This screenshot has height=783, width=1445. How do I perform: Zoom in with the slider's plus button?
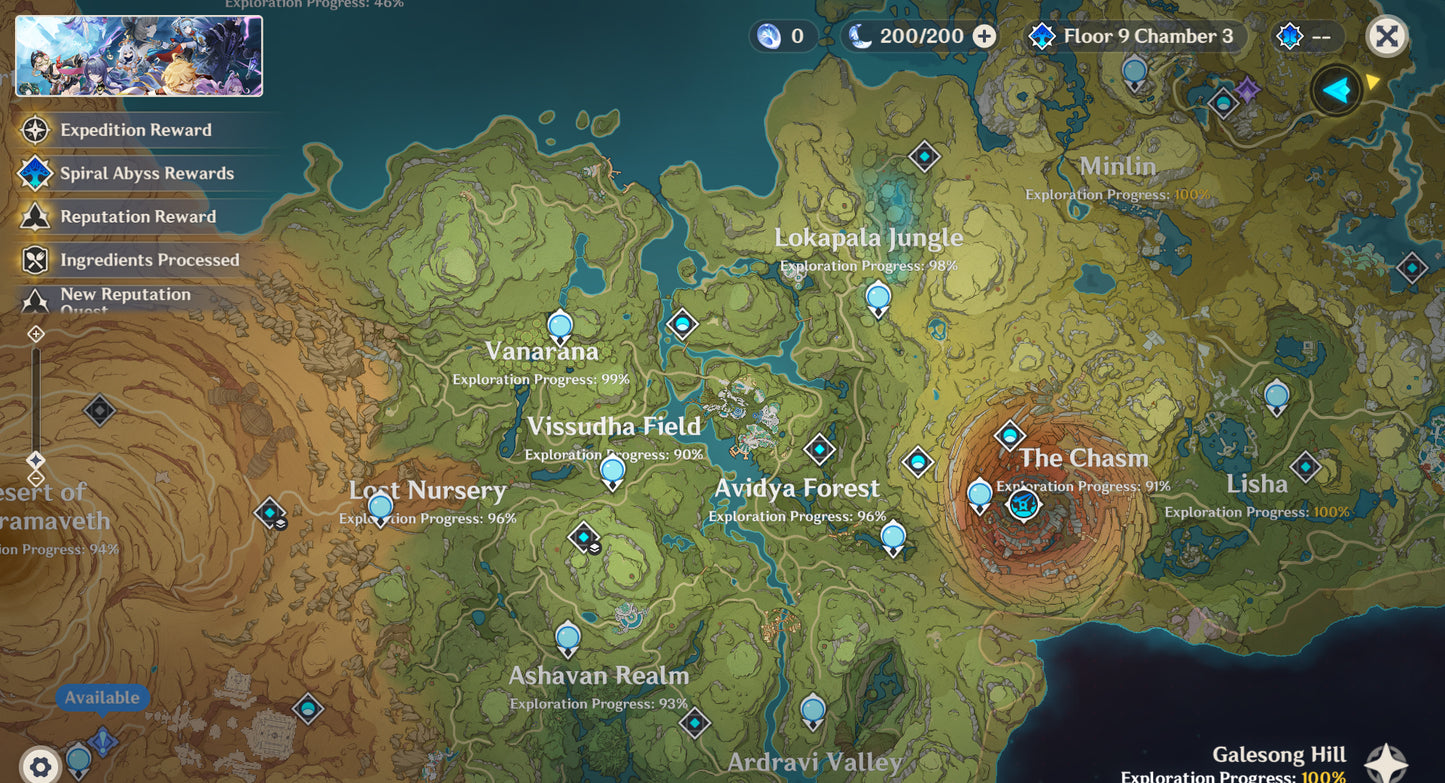coord(36,334)
